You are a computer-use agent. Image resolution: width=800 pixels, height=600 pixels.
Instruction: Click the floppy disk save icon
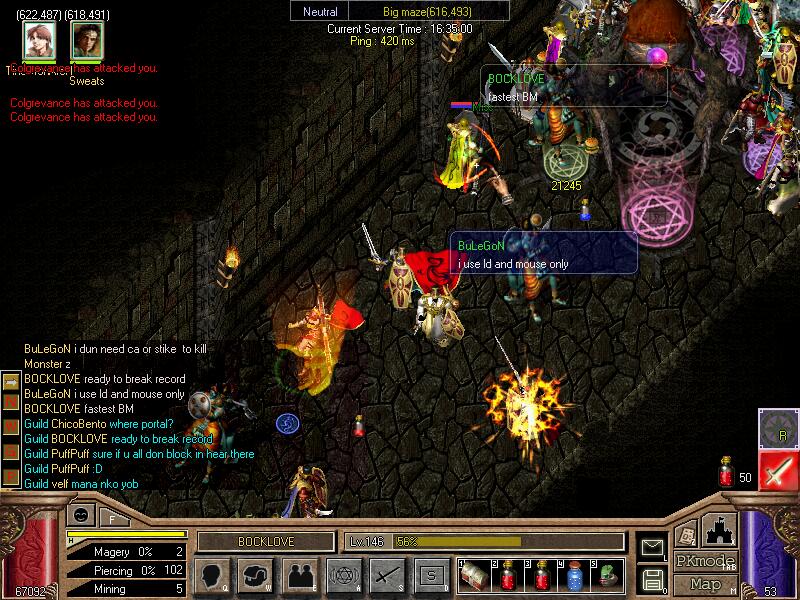pyautogui.click(x=652, y=578)
